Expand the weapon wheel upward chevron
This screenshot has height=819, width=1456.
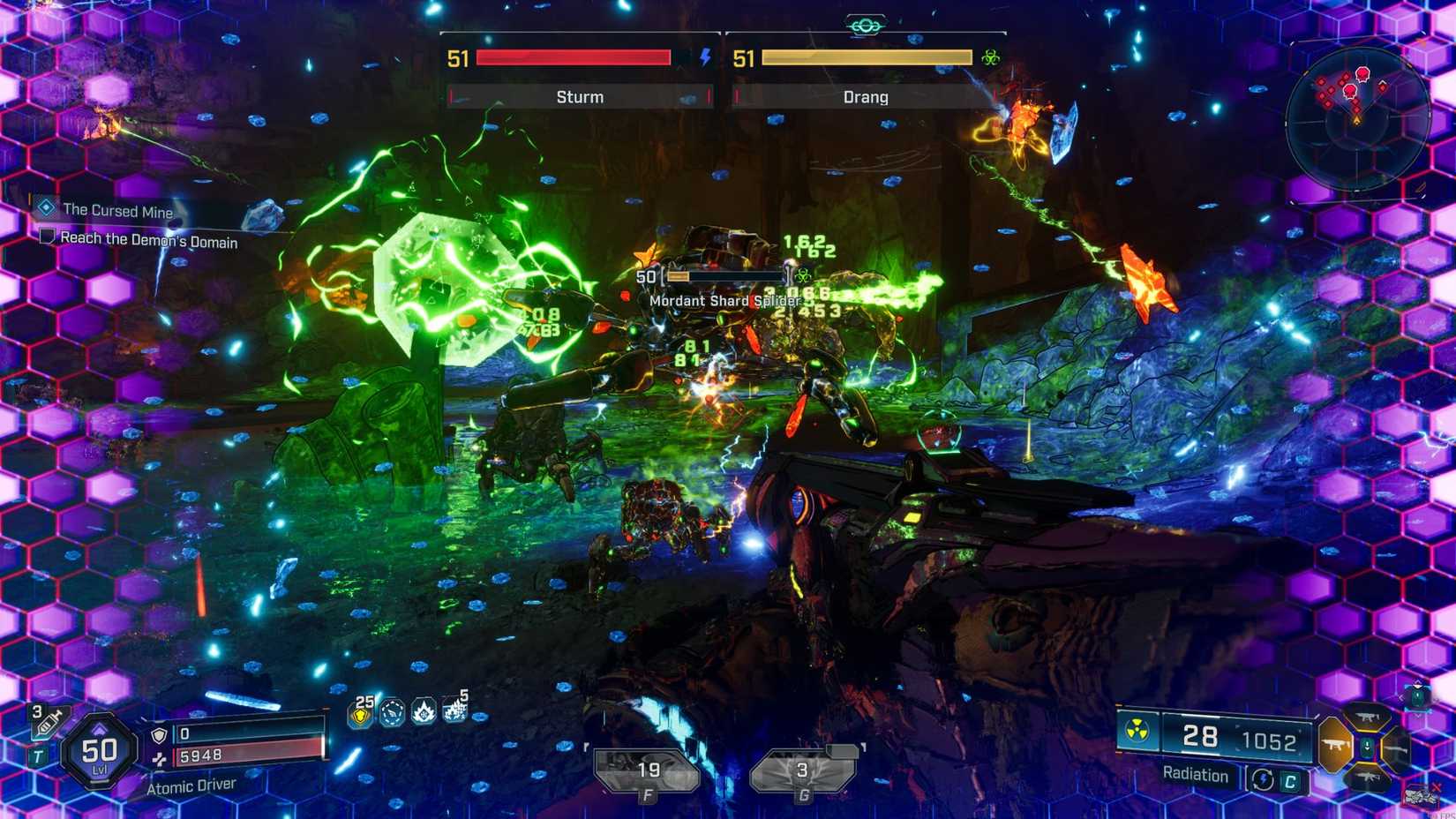point(1418,682)
